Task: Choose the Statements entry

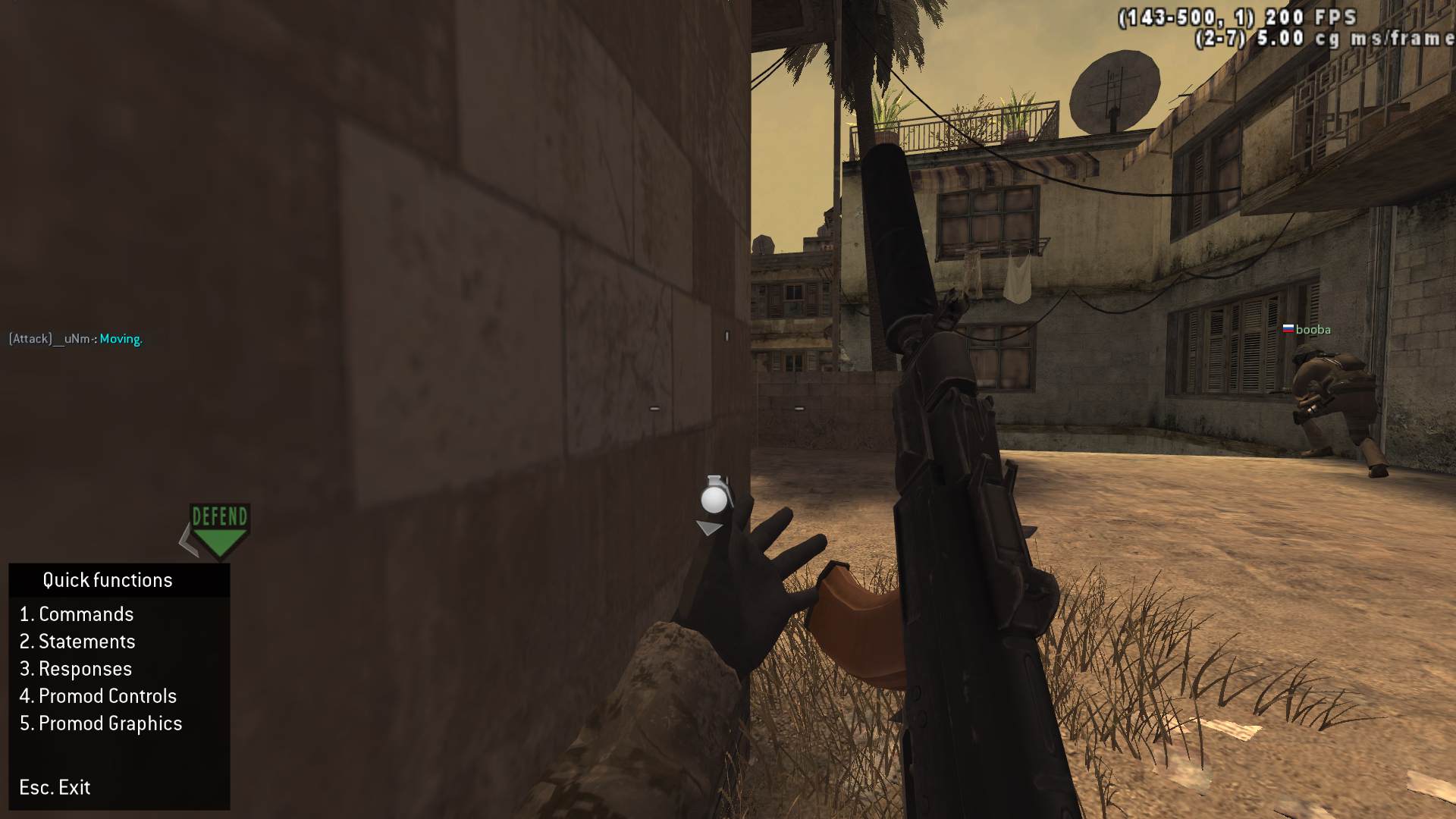Action: click(77, 642)
